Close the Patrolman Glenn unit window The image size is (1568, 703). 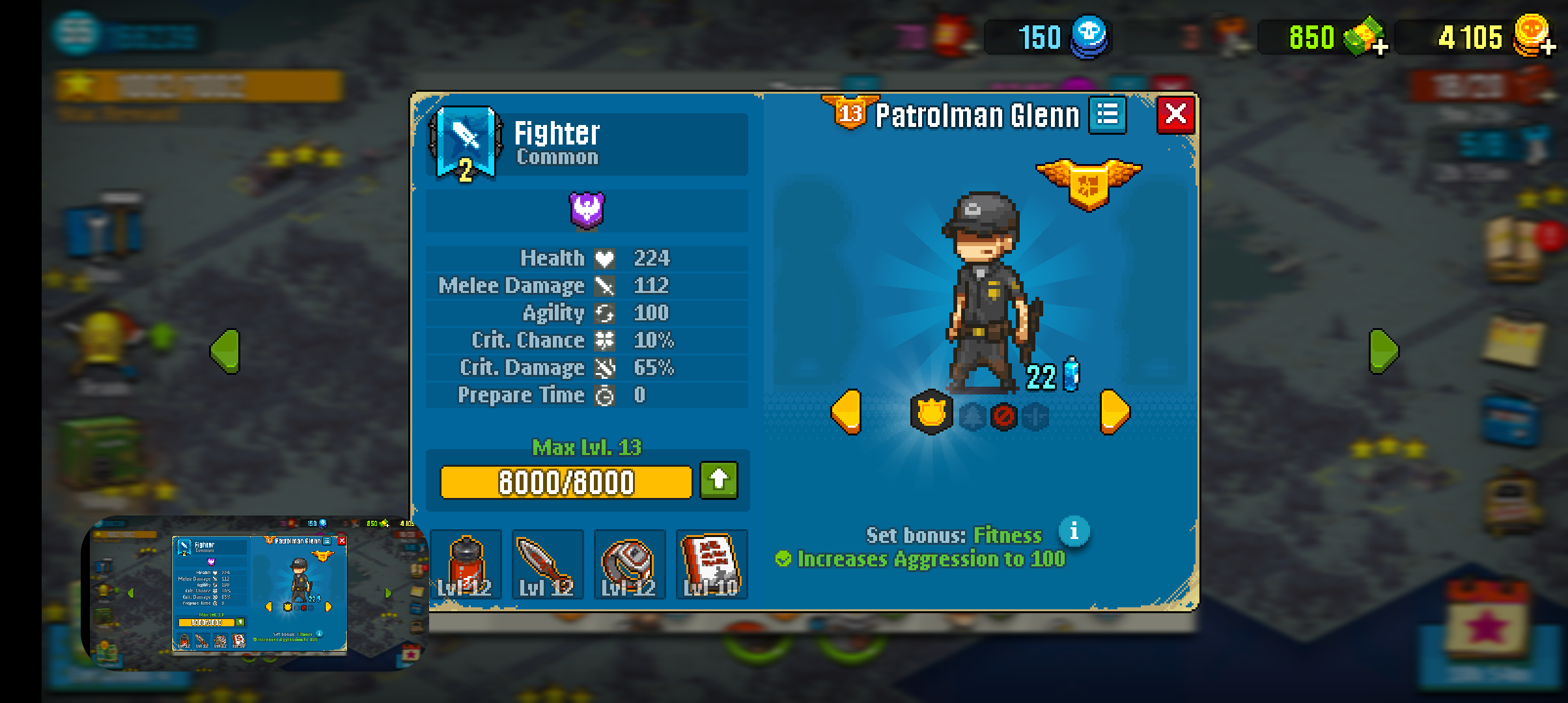pyautogui.click(x=1175, y=115)
